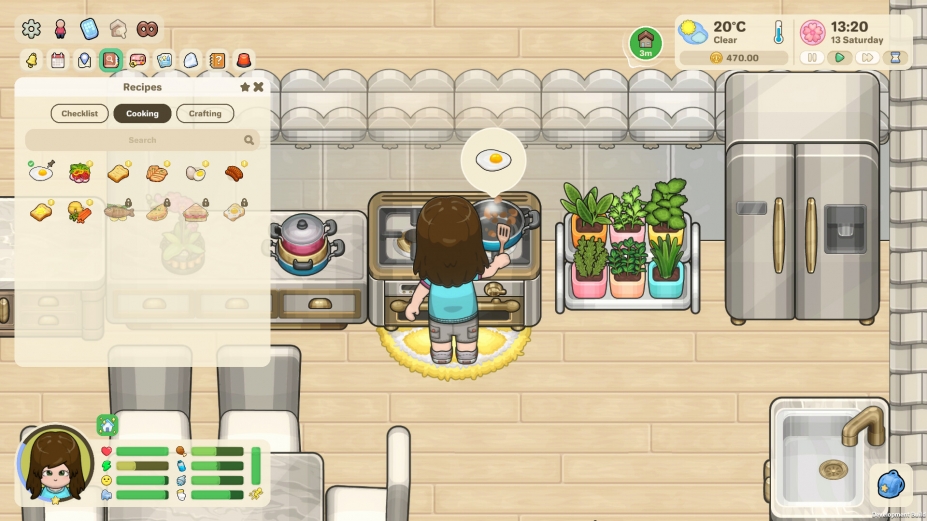The width and height of the screenshot is (927, 521).
Task: Click the bell notifications icon
Action: (31, 60)
